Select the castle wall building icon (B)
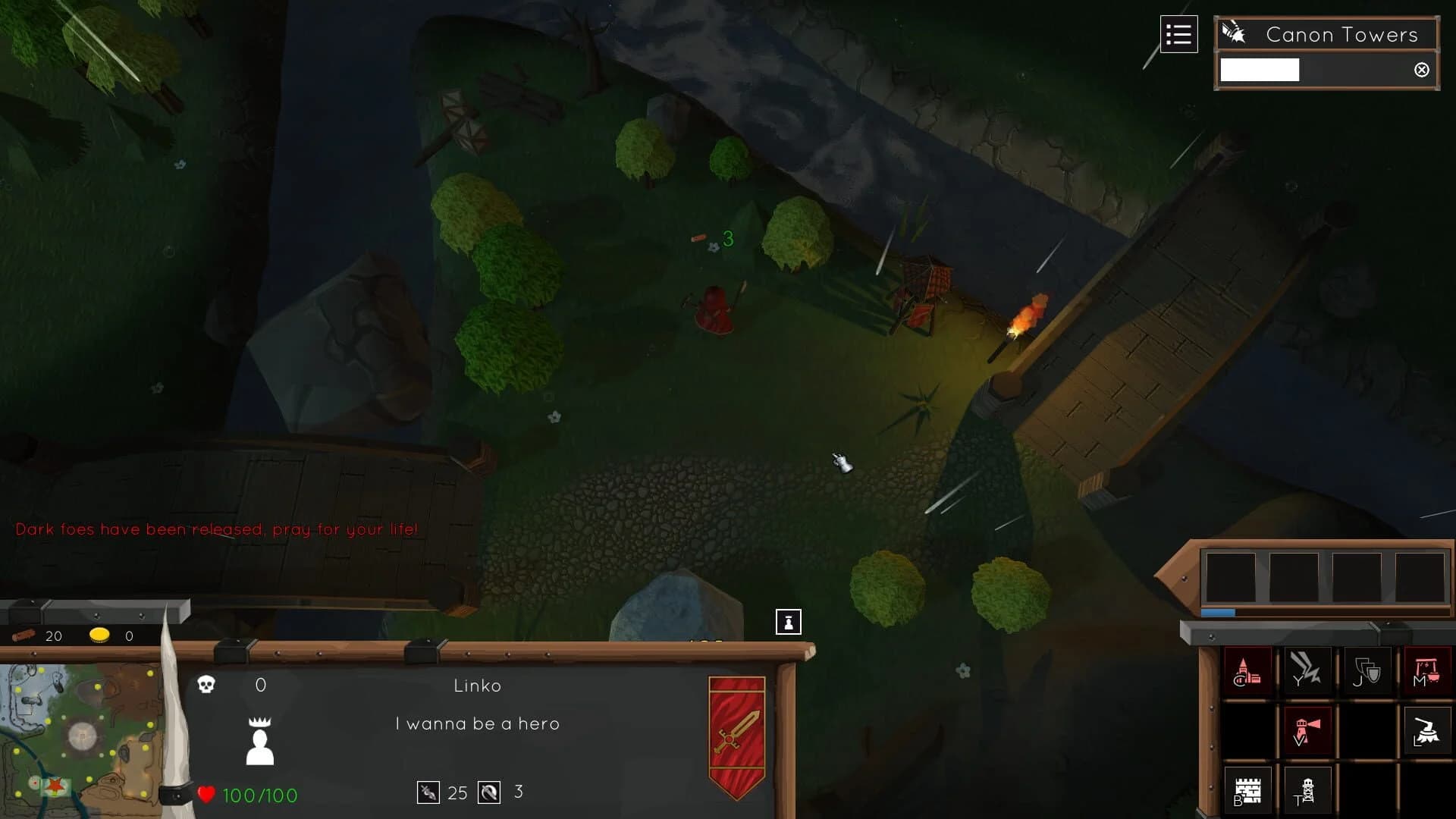Image resolution: width=1456 pixels, height=819 pixels. point(1247,789)
